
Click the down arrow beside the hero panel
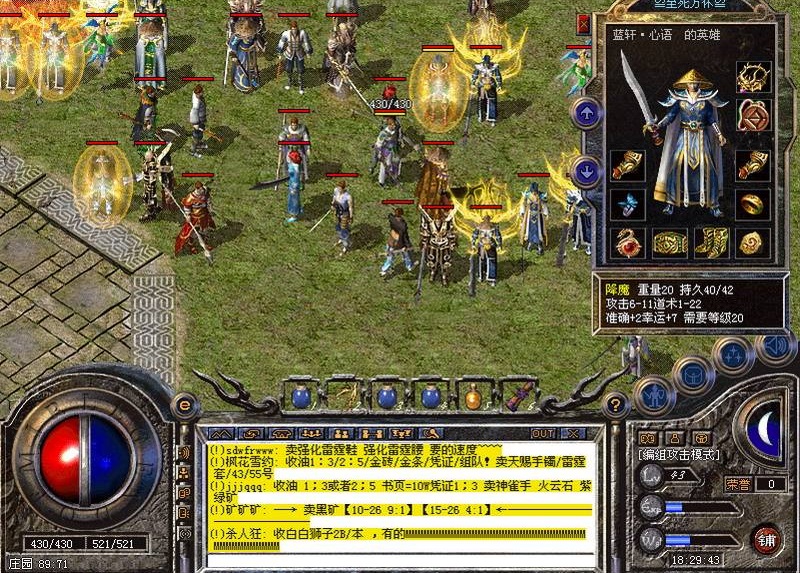[x=587, y=171]
